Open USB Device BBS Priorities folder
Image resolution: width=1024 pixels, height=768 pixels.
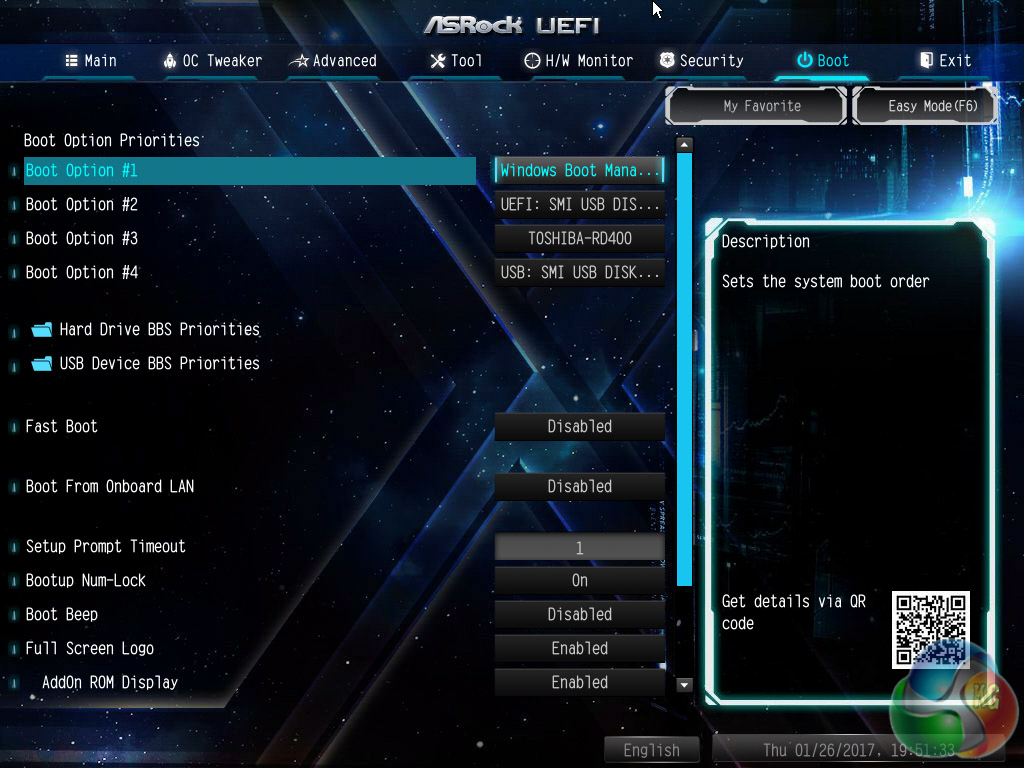pyautogui.click(x=159, y=364)
